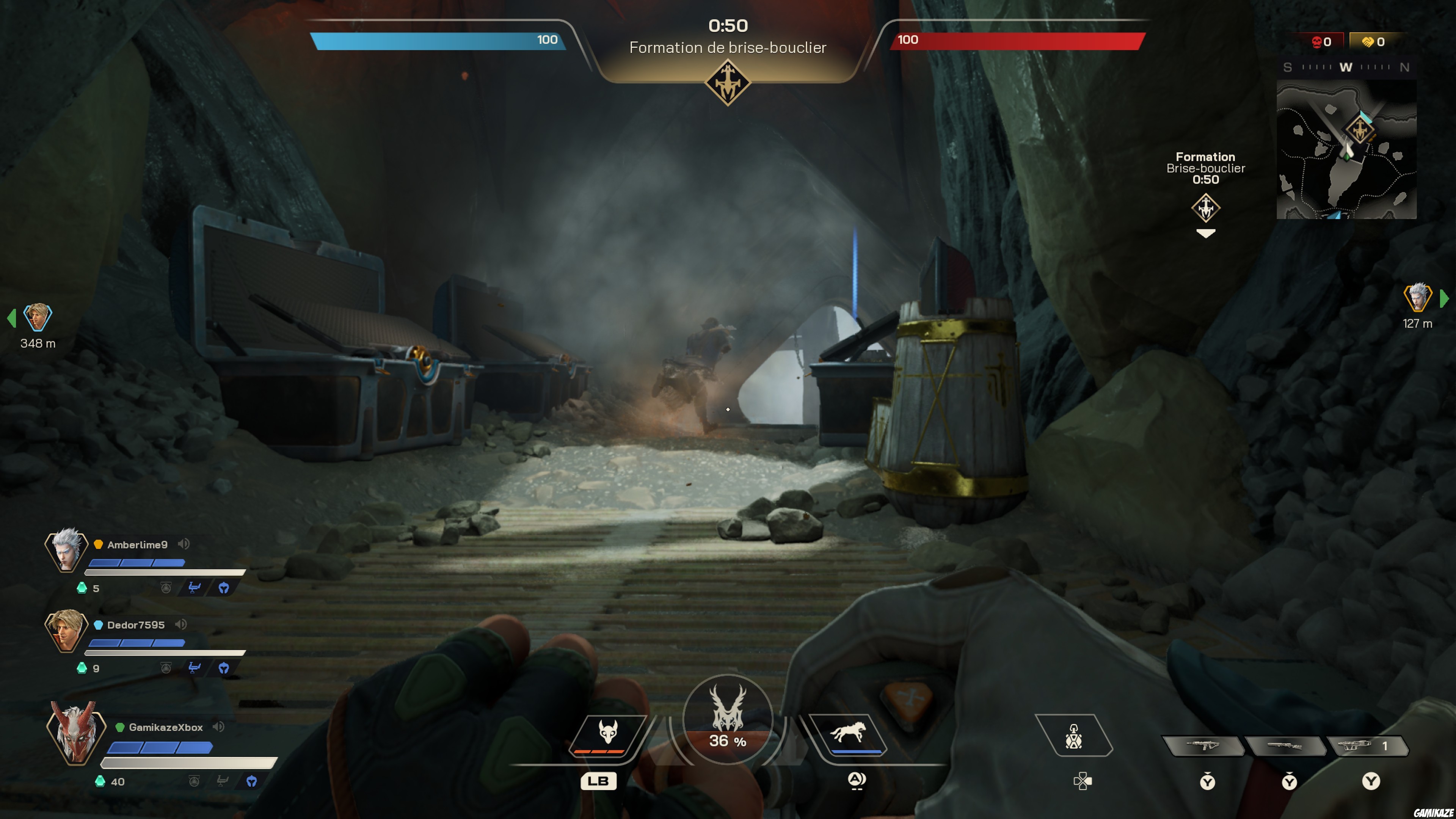Switch to the long-barrel second weapon
This screenshot has height=819, width=1456.
point(1285,745)
